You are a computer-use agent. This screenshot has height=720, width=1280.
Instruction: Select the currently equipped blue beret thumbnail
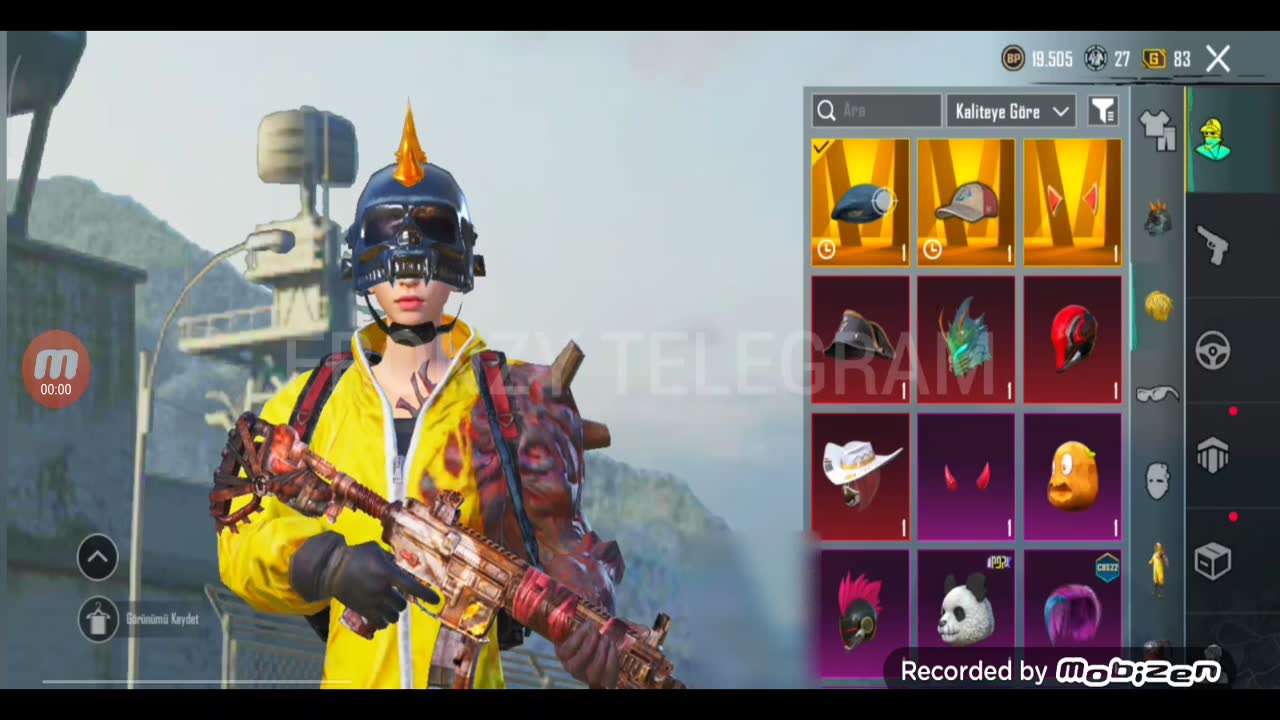[x=860, y=203]
